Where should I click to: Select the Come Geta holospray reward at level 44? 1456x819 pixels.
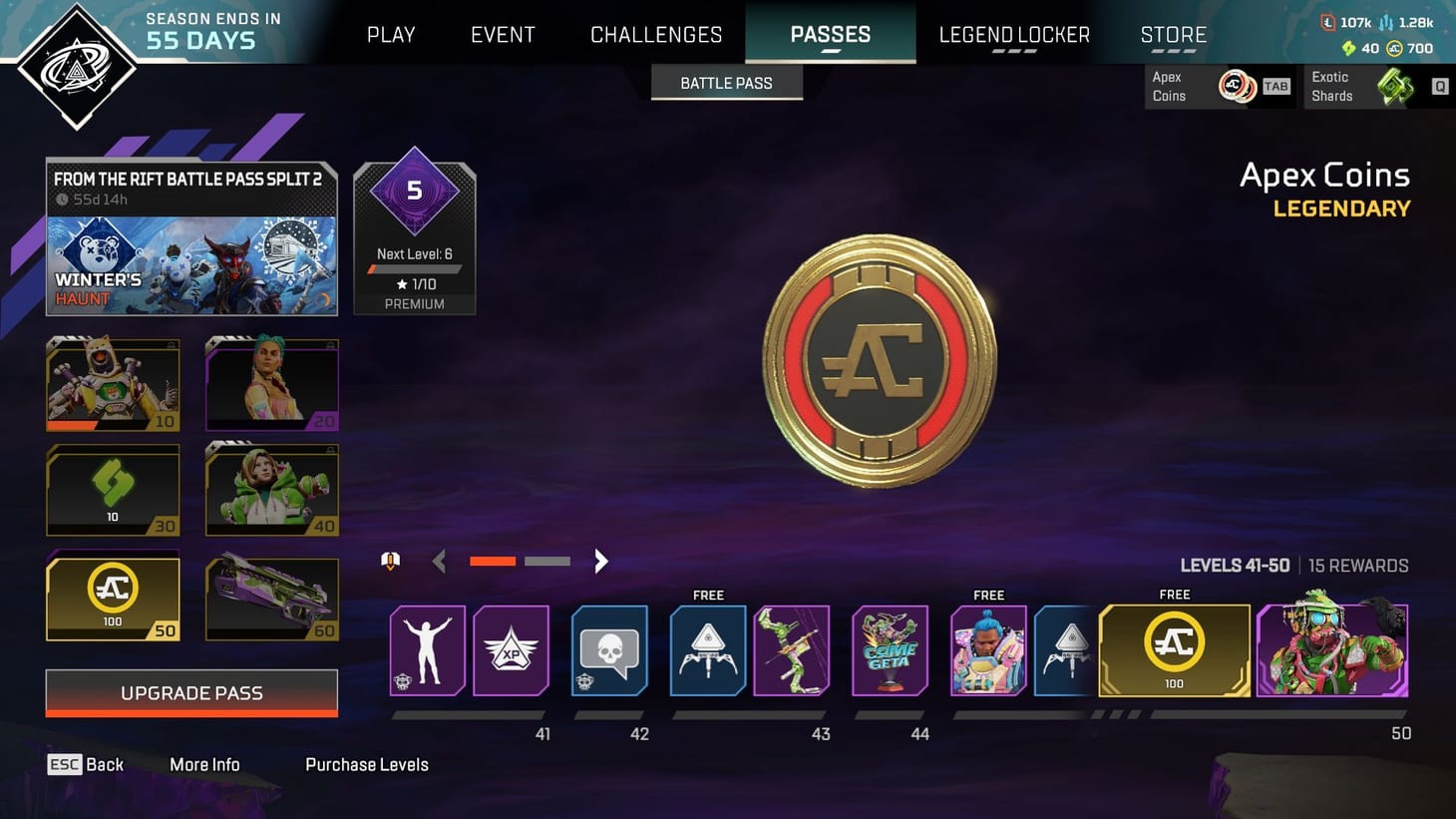tap(890, 649)
